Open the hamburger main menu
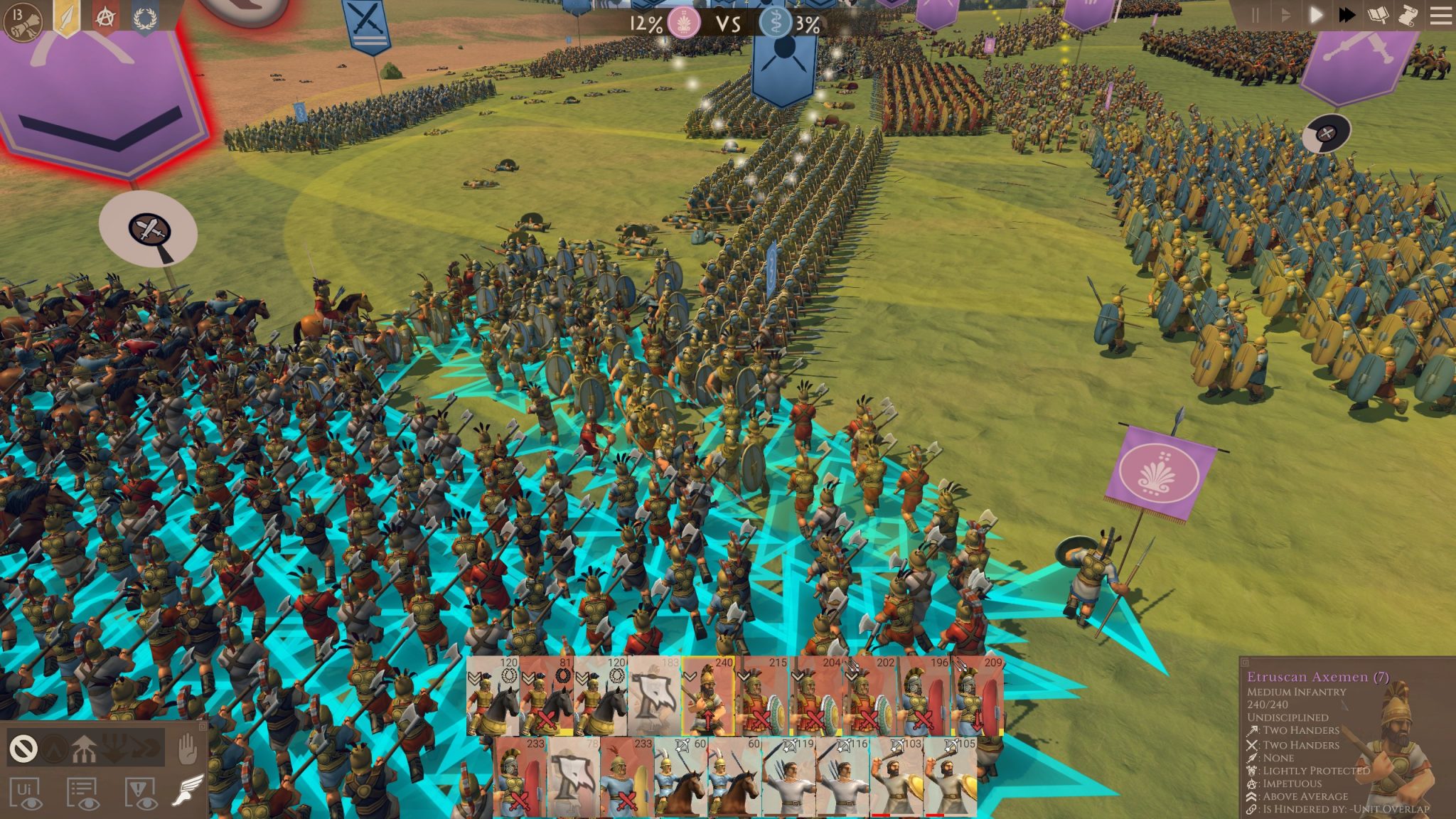The width and height of the screenshot is (1456, 819). point(1440,15)
